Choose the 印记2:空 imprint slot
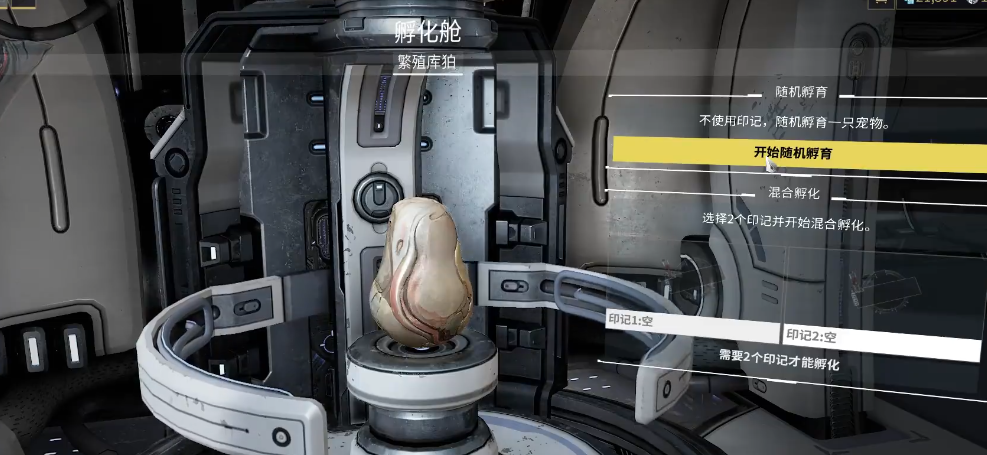The height and width of the screenshot is (455, 987). click(x=880, y=340)
